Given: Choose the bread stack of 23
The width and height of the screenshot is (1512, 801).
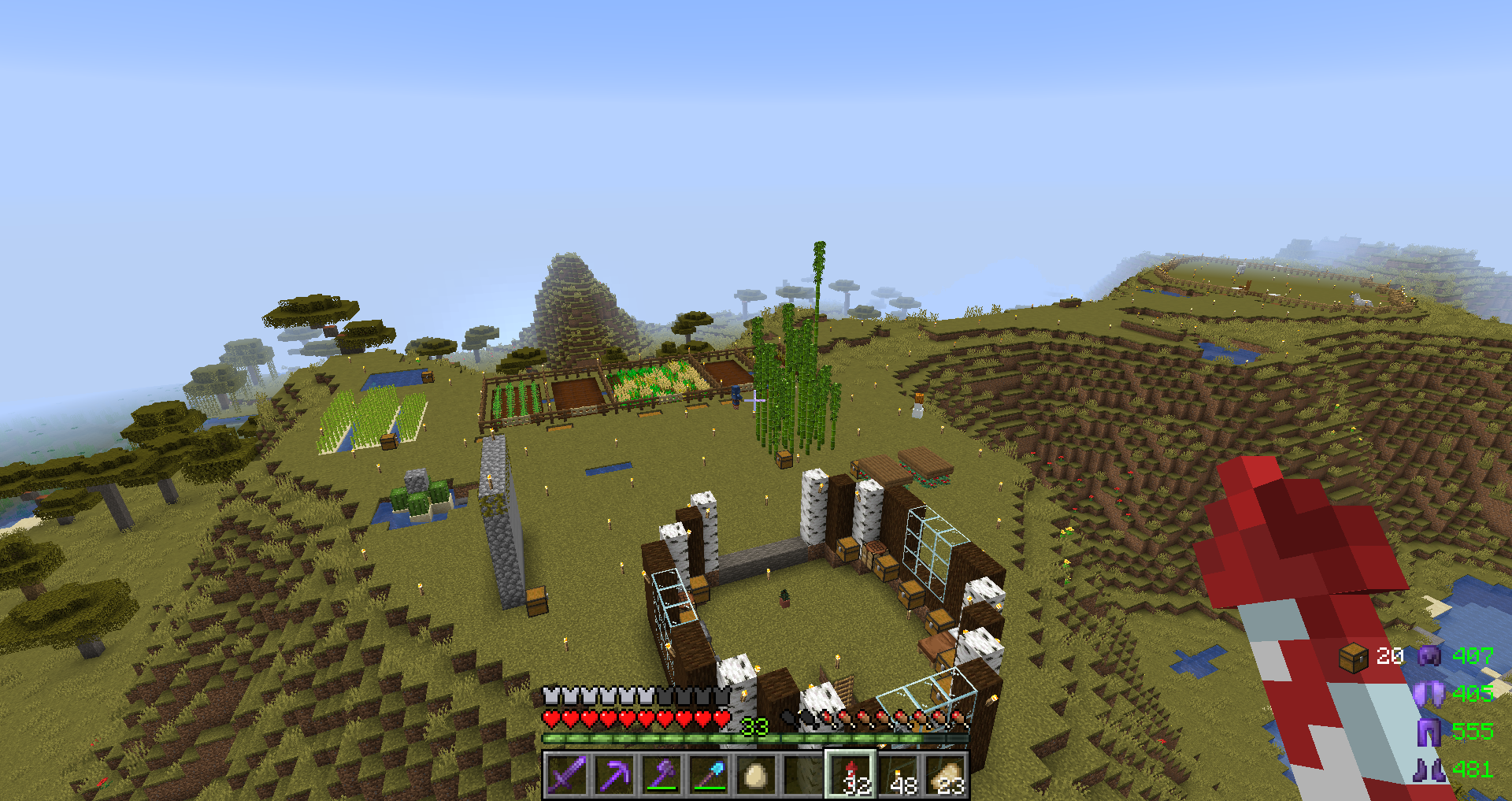Looking at the screenshot, I should click(x=945, y=775).
